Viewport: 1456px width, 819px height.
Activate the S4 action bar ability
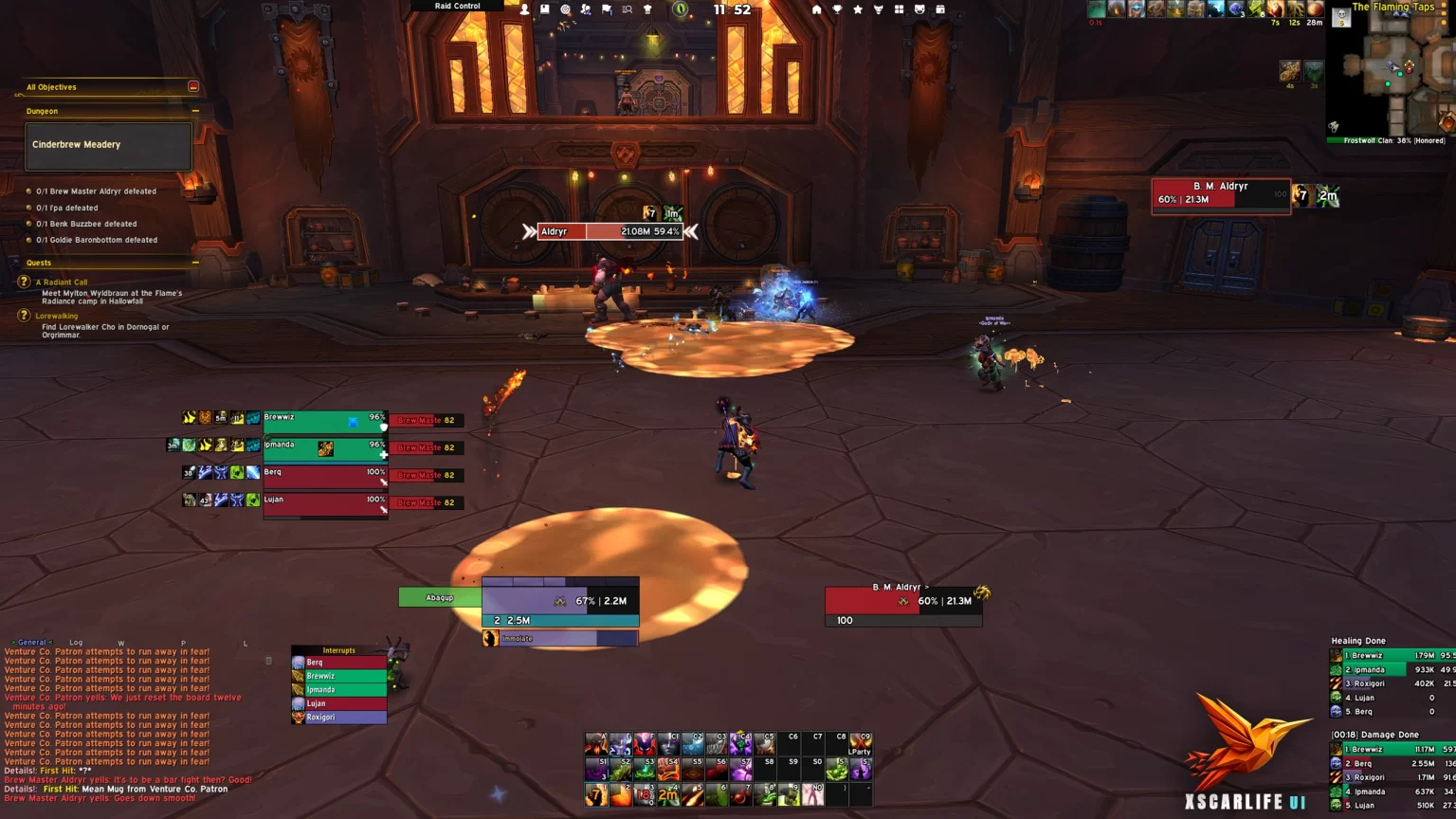pyautogui.click(x=669, y=769)
